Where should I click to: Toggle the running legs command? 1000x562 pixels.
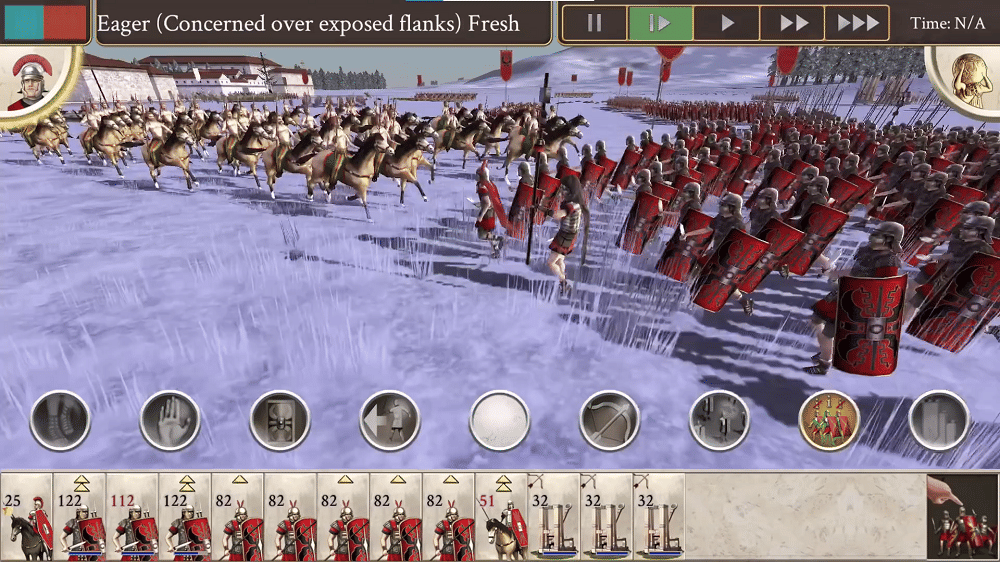(x=61, y=420)
